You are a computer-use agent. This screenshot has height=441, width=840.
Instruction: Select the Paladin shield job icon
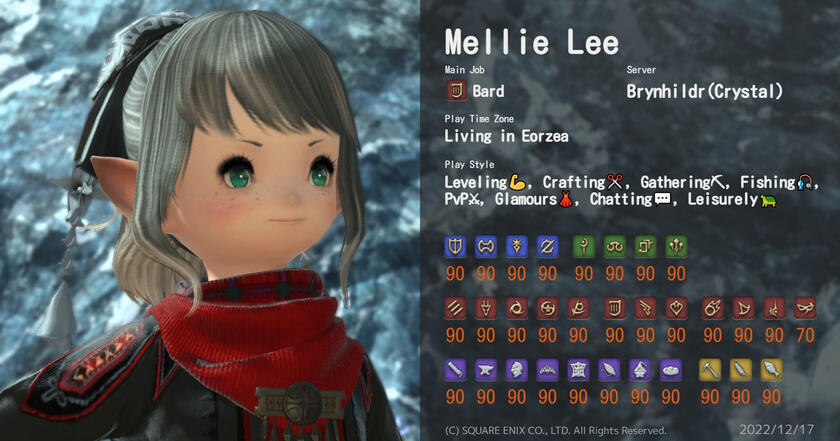pos(455,247)
